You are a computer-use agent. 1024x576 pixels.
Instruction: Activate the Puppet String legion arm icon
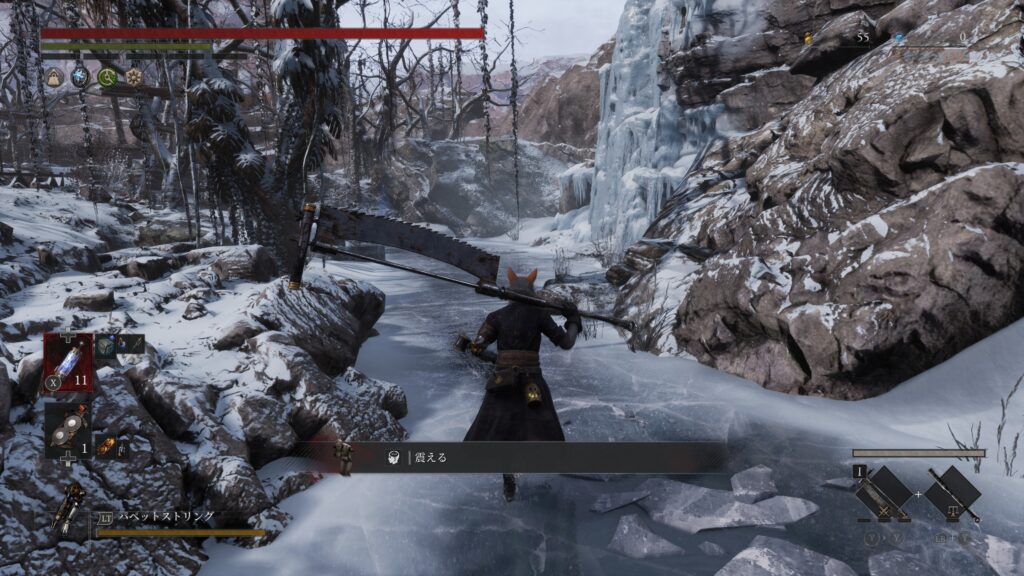point(71,507)
